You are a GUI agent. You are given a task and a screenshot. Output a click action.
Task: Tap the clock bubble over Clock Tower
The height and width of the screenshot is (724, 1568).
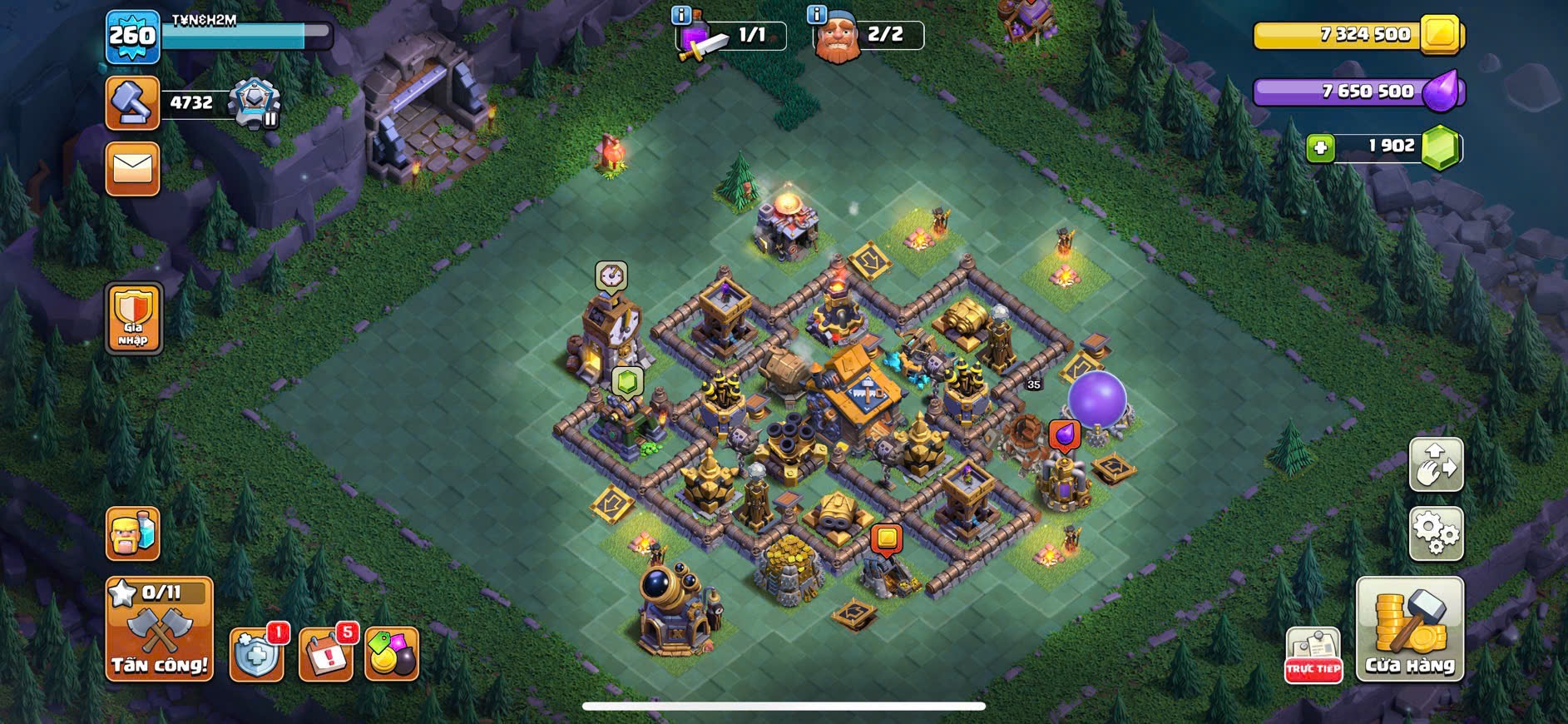(611, 275)
